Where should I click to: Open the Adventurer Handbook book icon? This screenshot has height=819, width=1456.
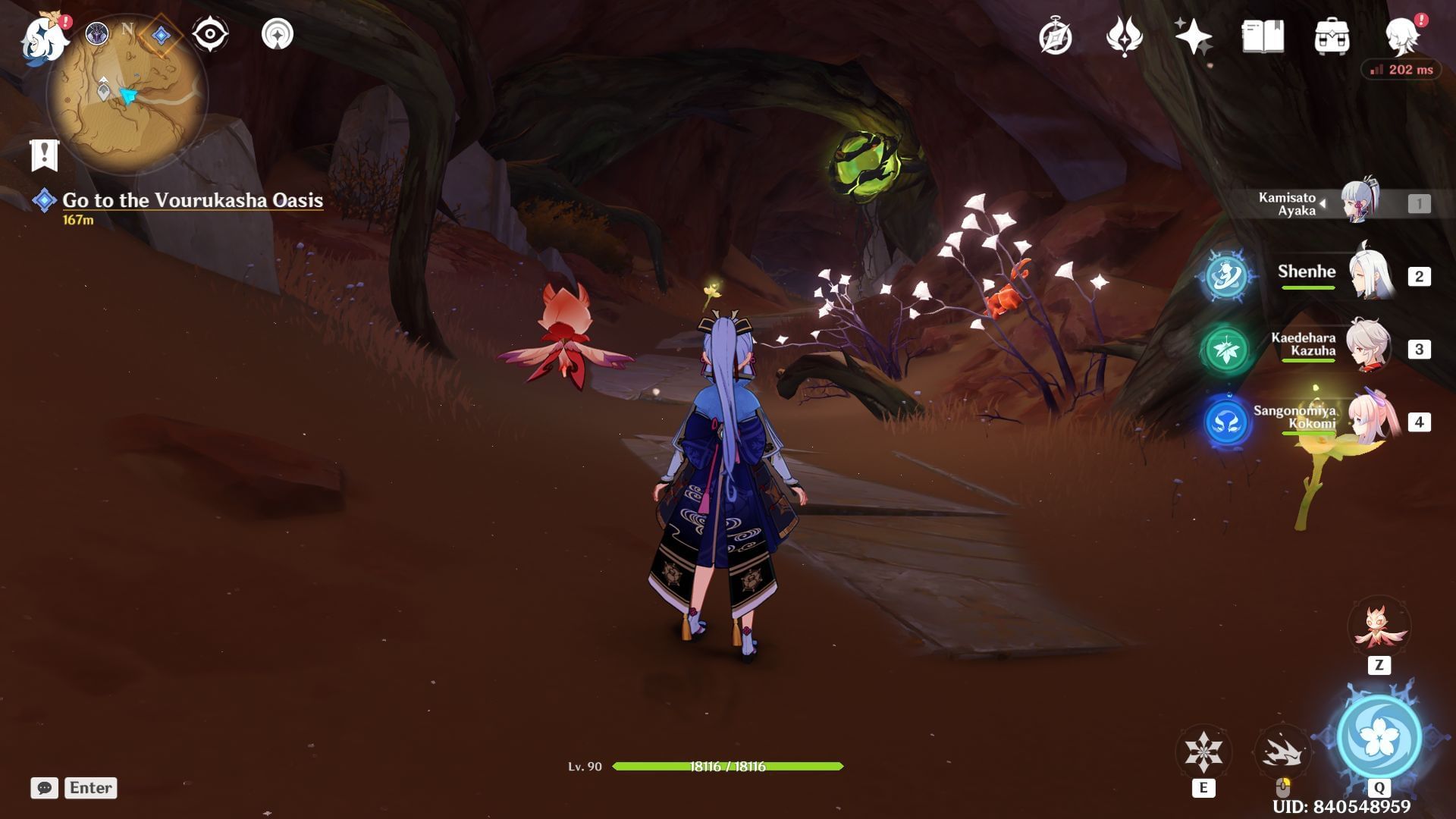click(x=1263, y=36)
